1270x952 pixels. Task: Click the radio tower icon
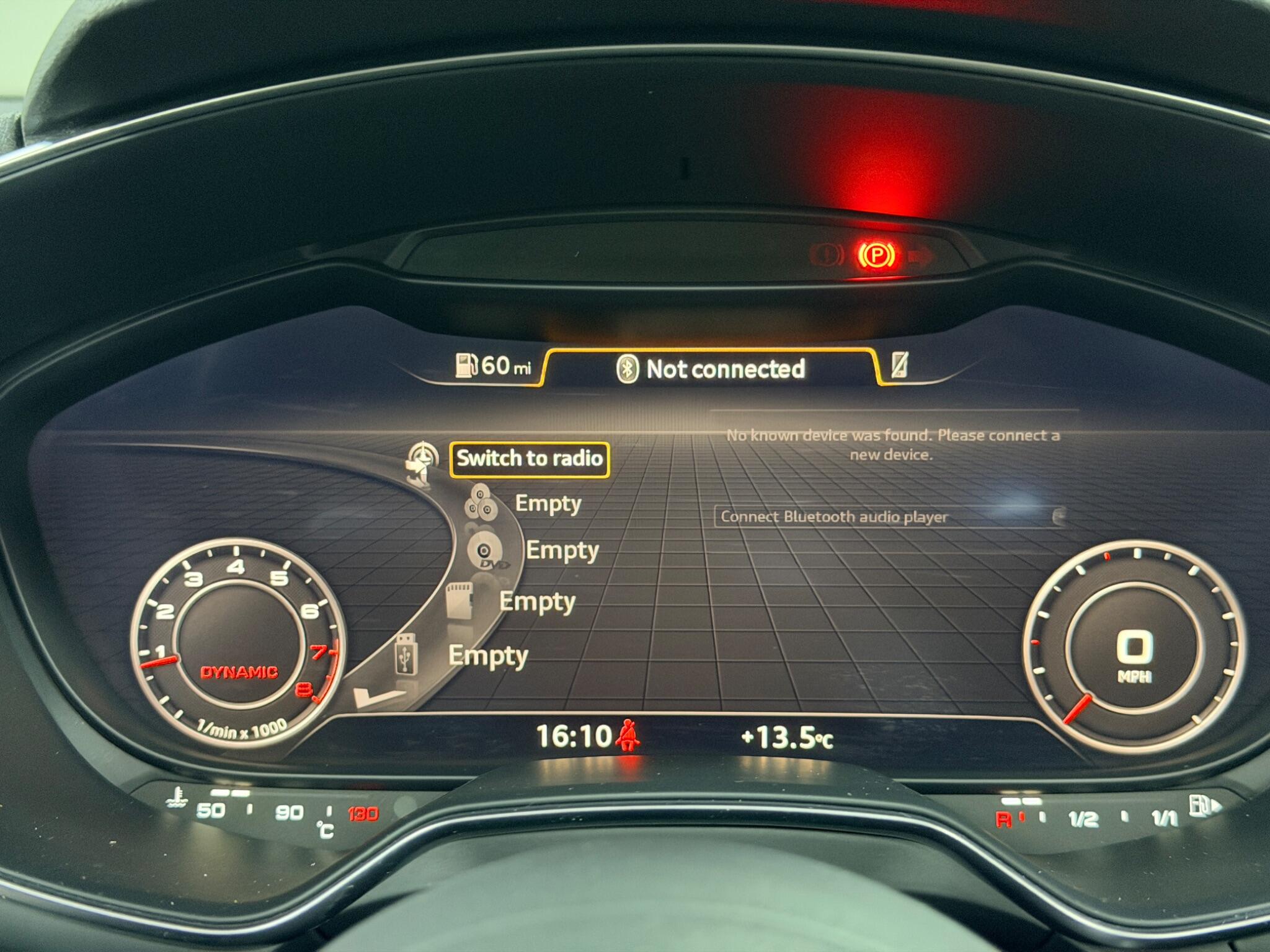click(x=422, y=462)
